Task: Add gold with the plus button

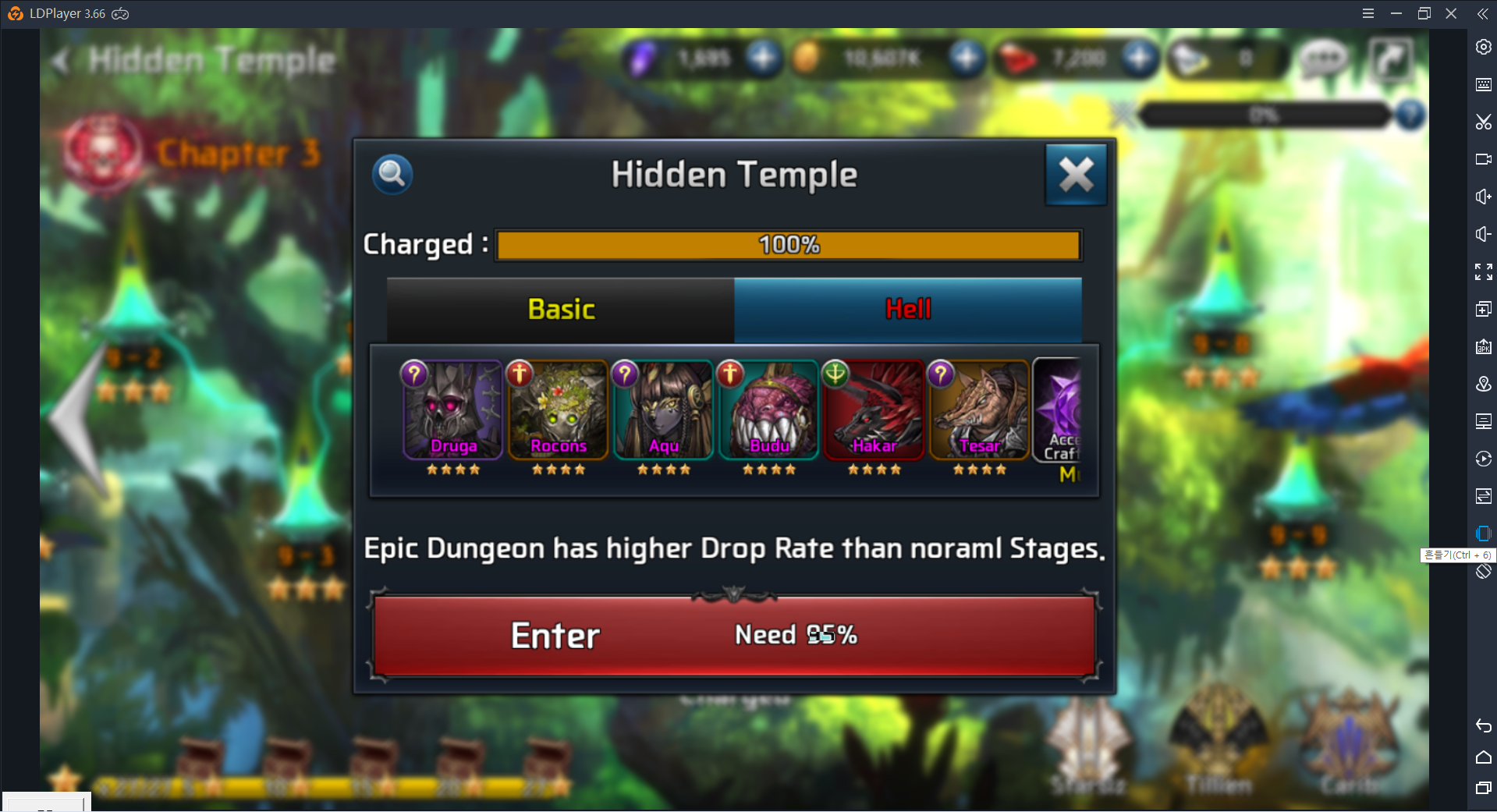Action: [965, 57]
